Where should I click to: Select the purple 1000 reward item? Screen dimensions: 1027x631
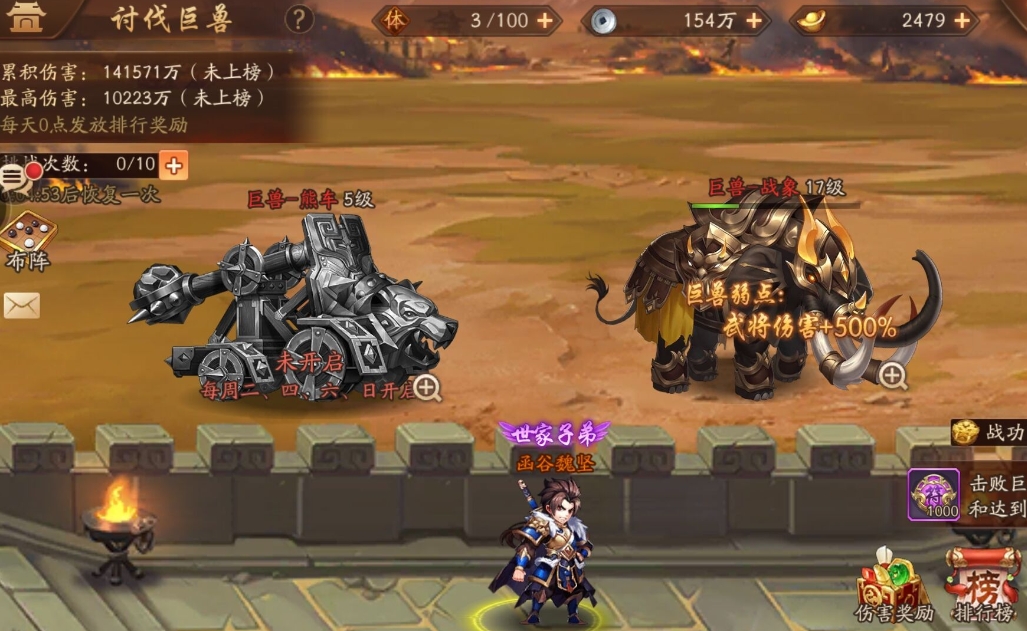point(933,494)
